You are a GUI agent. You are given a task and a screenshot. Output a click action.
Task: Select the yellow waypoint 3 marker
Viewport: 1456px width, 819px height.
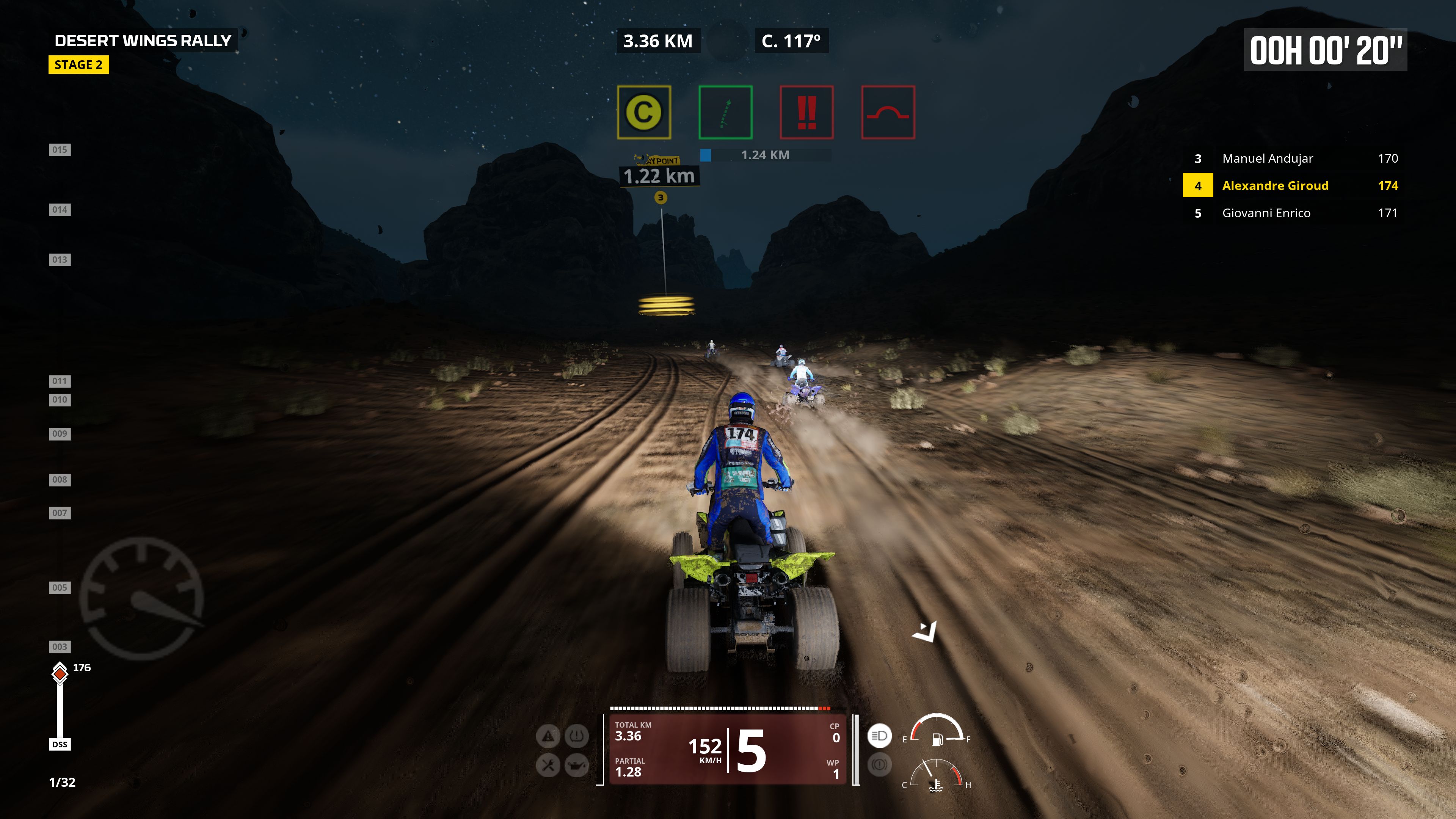[660, 197]
